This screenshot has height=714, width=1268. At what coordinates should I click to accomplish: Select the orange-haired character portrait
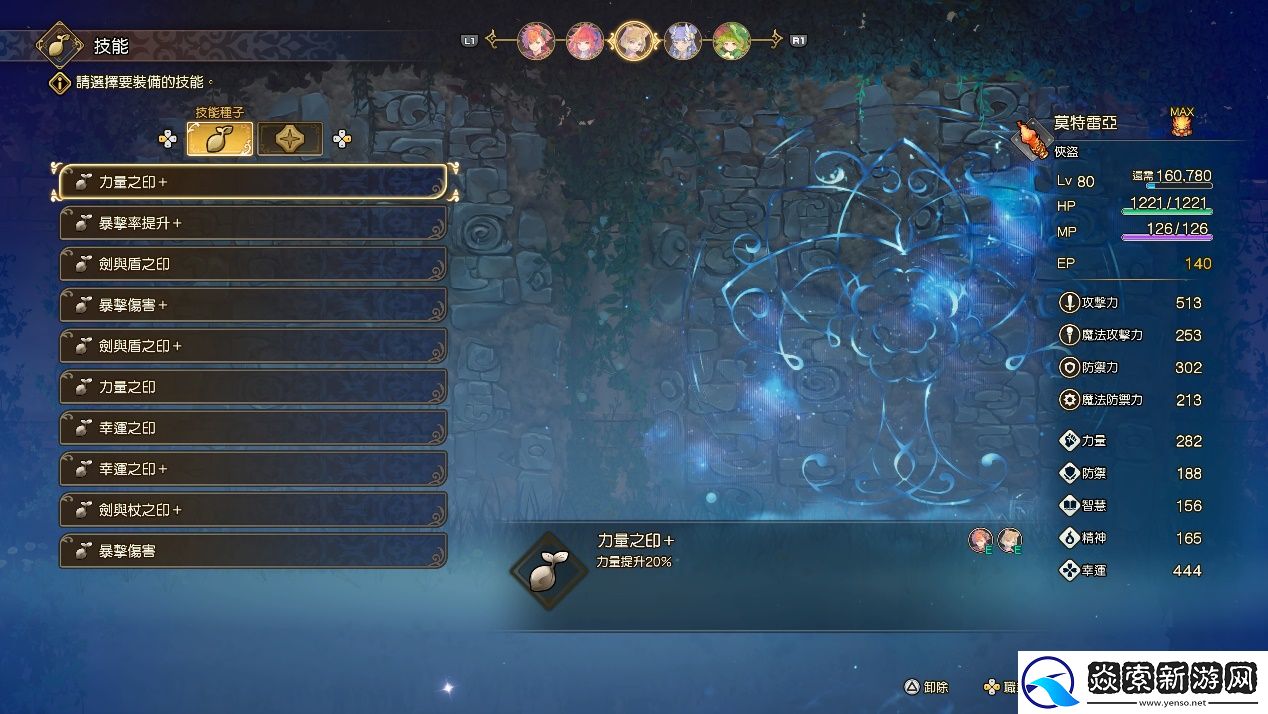[536, 41]
